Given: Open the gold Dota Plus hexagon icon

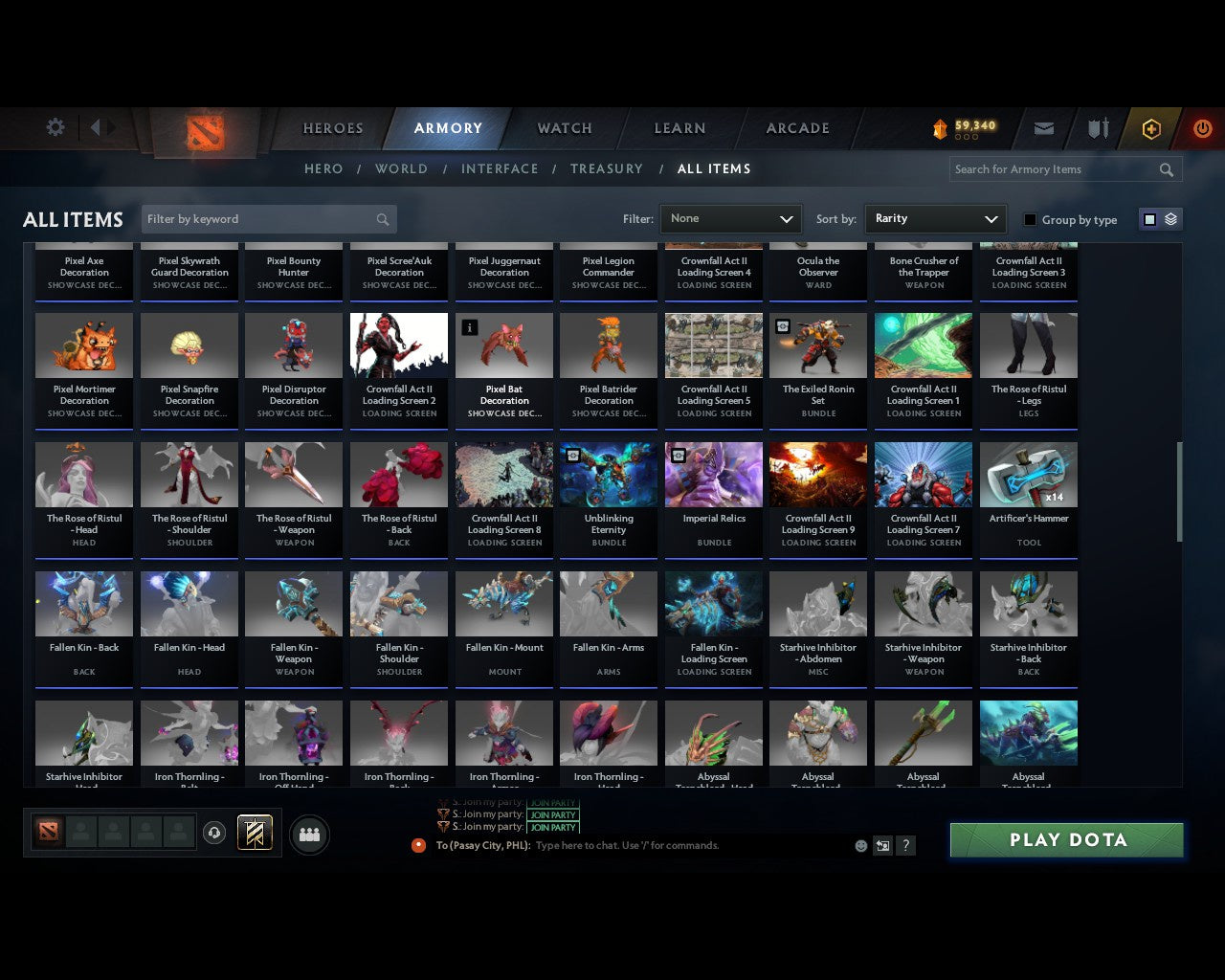Looking at the screenshot, I should coord(1151,127).
